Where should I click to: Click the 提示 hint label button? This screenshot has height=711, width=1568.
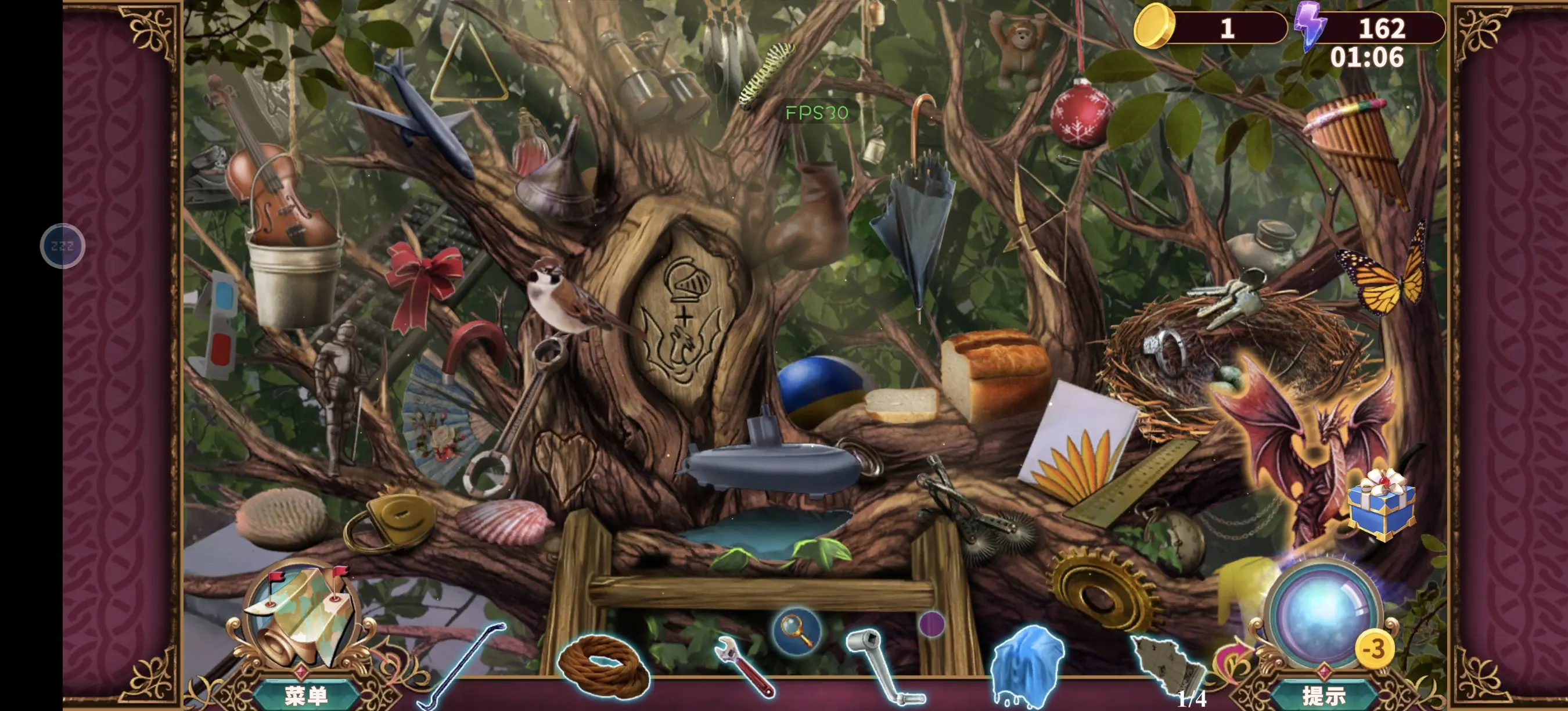[1324, 695]
